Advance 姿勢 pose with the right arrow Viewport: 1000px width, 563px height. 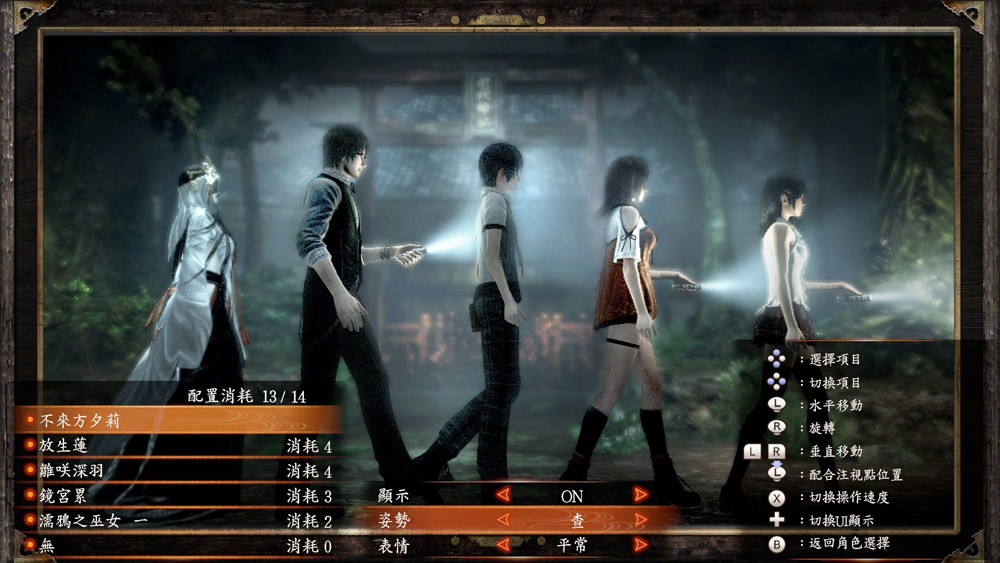(x=640, y=520)
